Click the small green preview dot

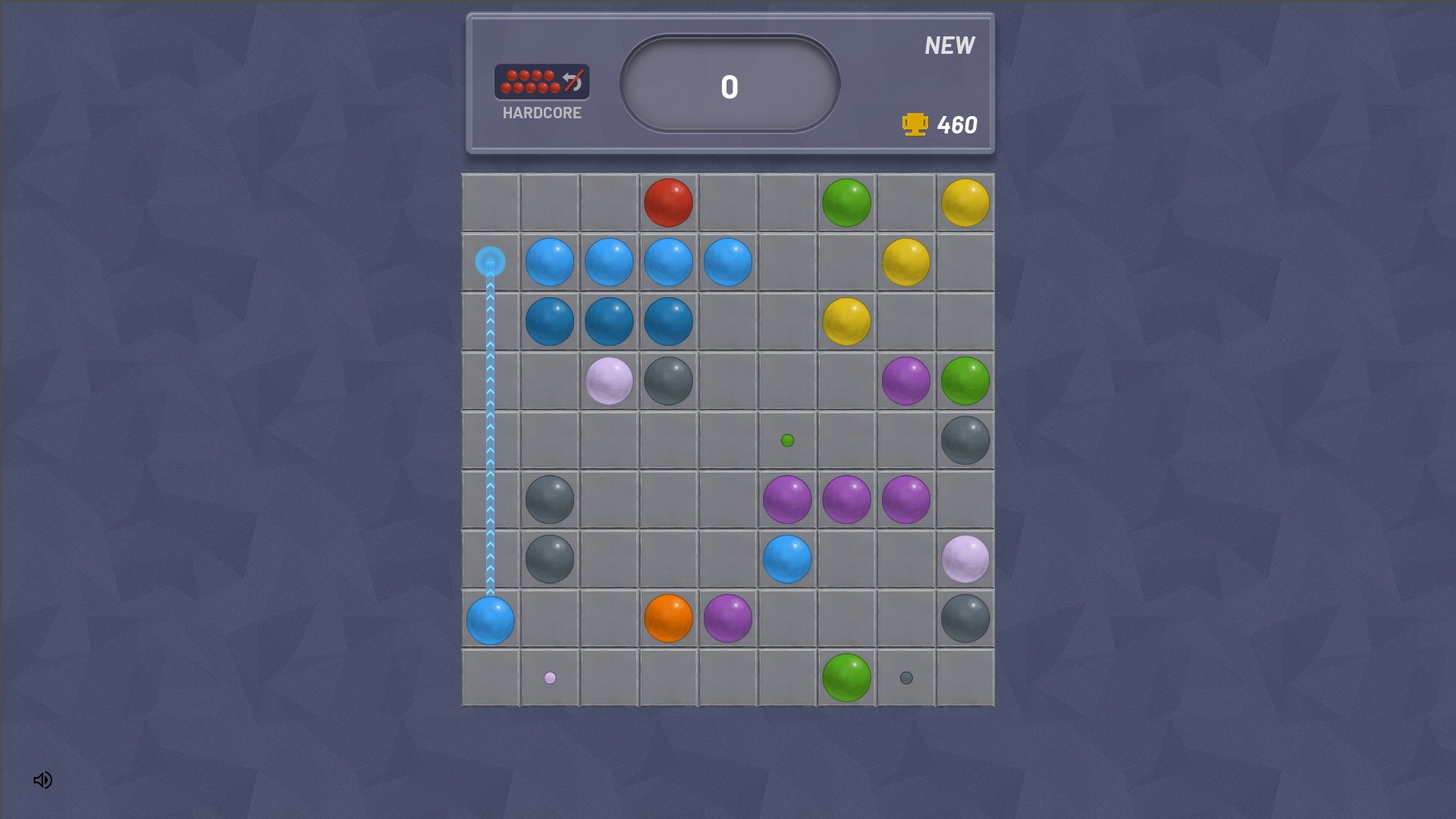(786, 438)
